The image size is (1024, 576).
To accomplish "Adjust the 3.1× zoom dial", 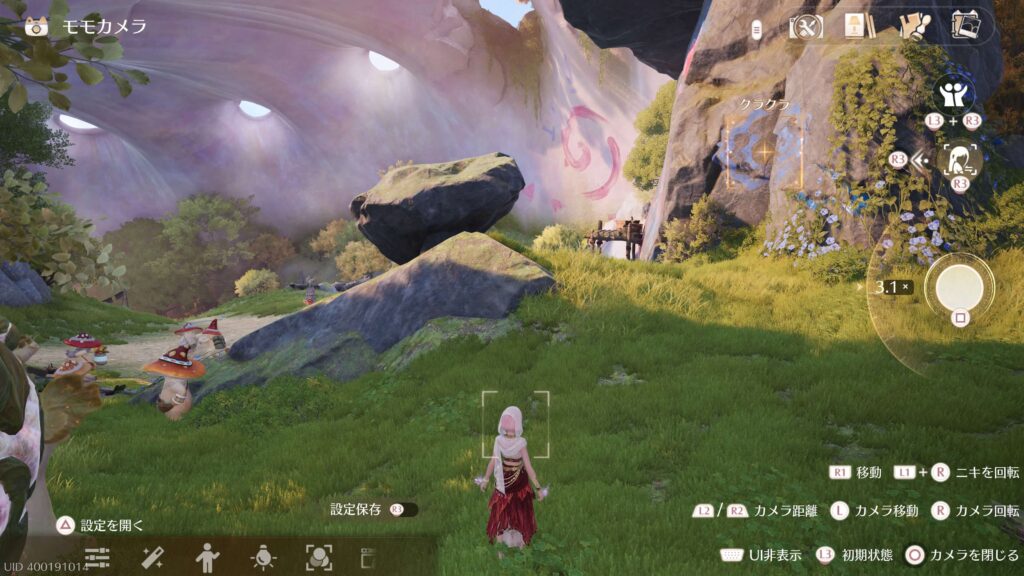I will click(x=892, y=288).
